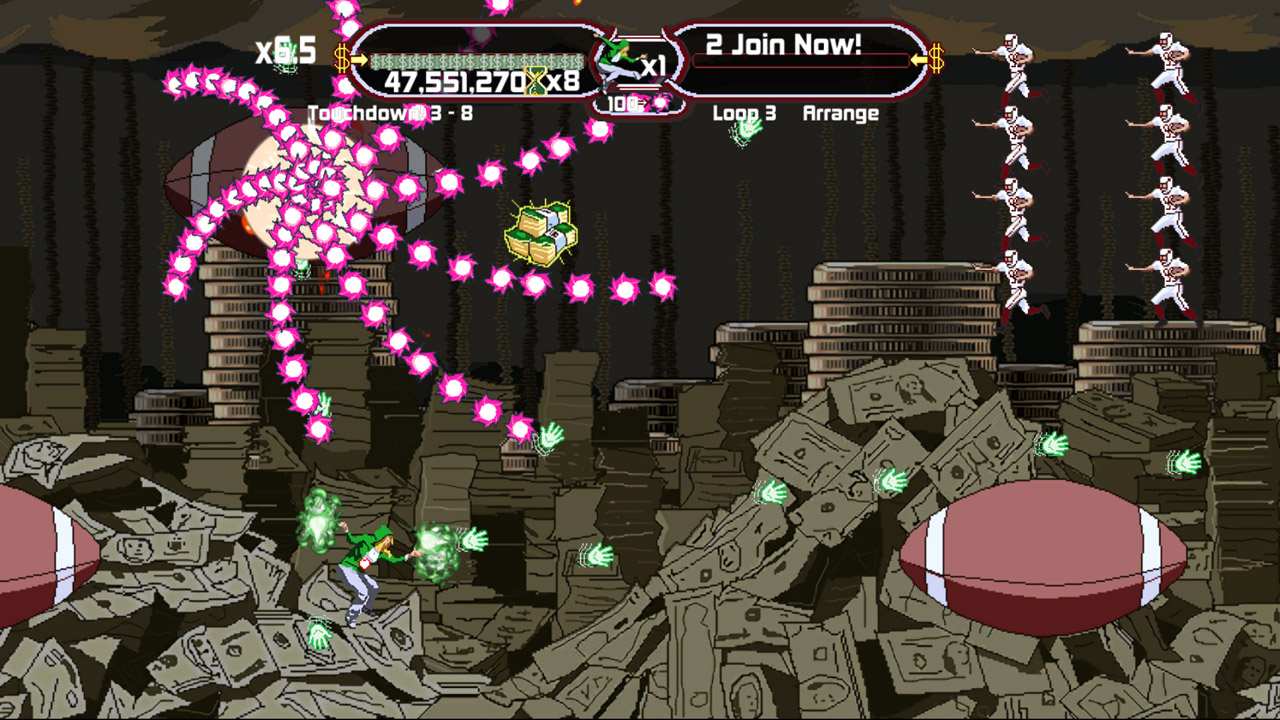The image size is (1280, 720).
Task: Click the gold dollar sign icon beside score
Action: [341, 57]
